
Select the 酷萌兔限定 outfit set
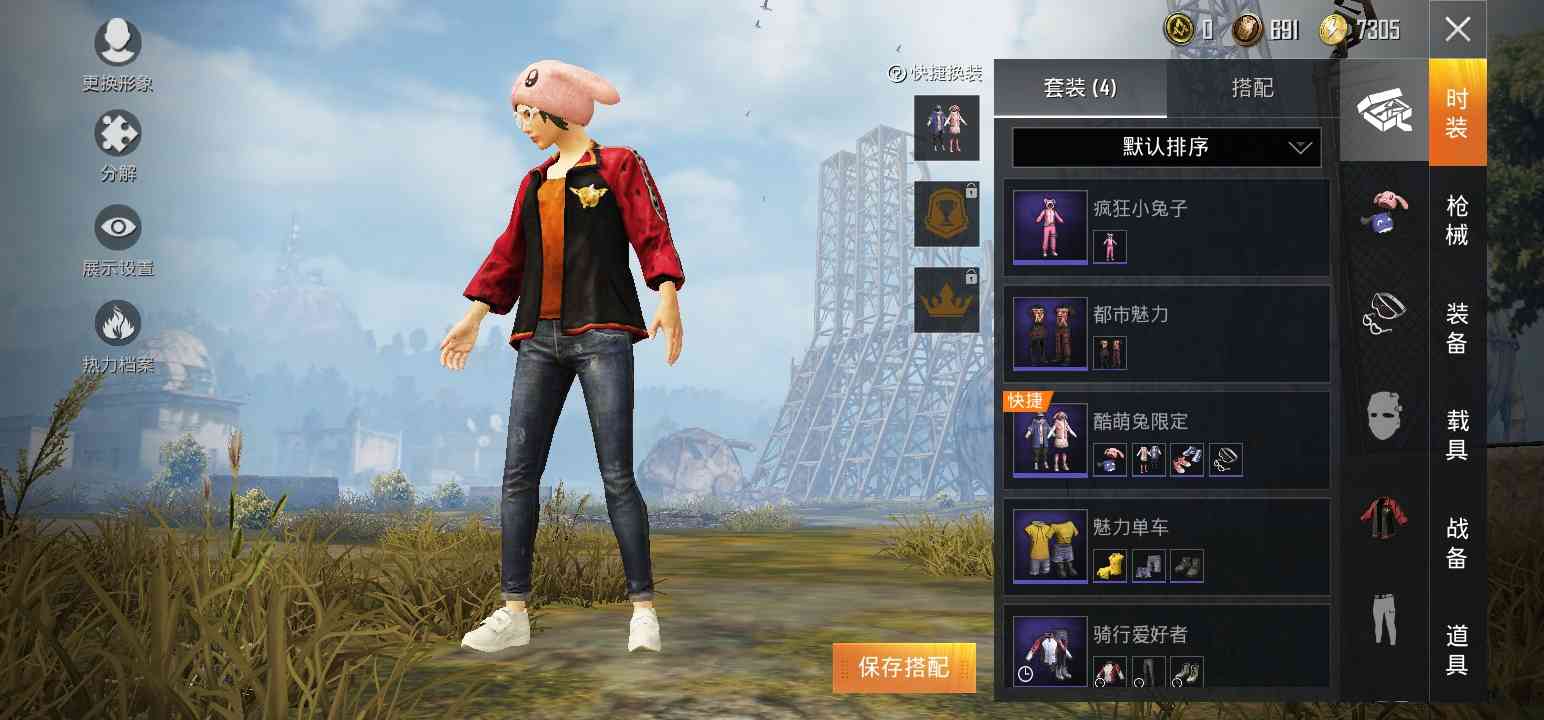(1166, 440)
